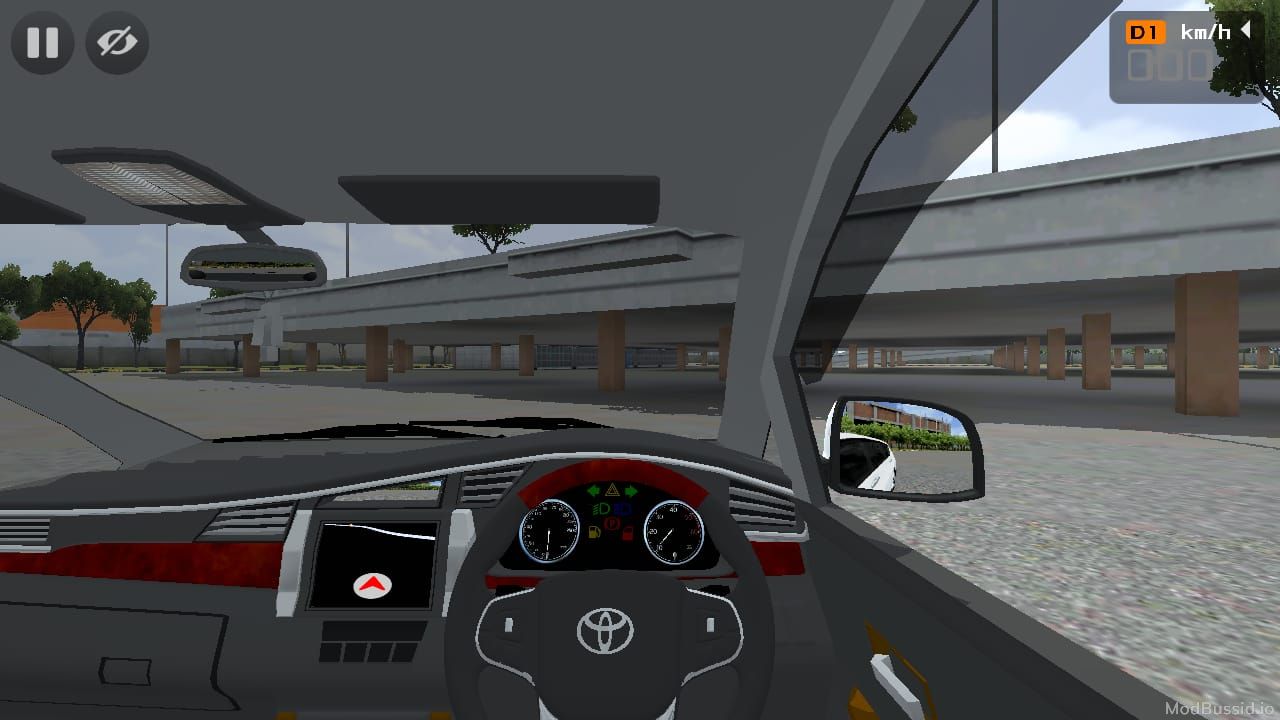Tap the red arrow on the GPS screen
Image resolution: width=1280 pixels, height=720 pixels.
coord(371,586)
